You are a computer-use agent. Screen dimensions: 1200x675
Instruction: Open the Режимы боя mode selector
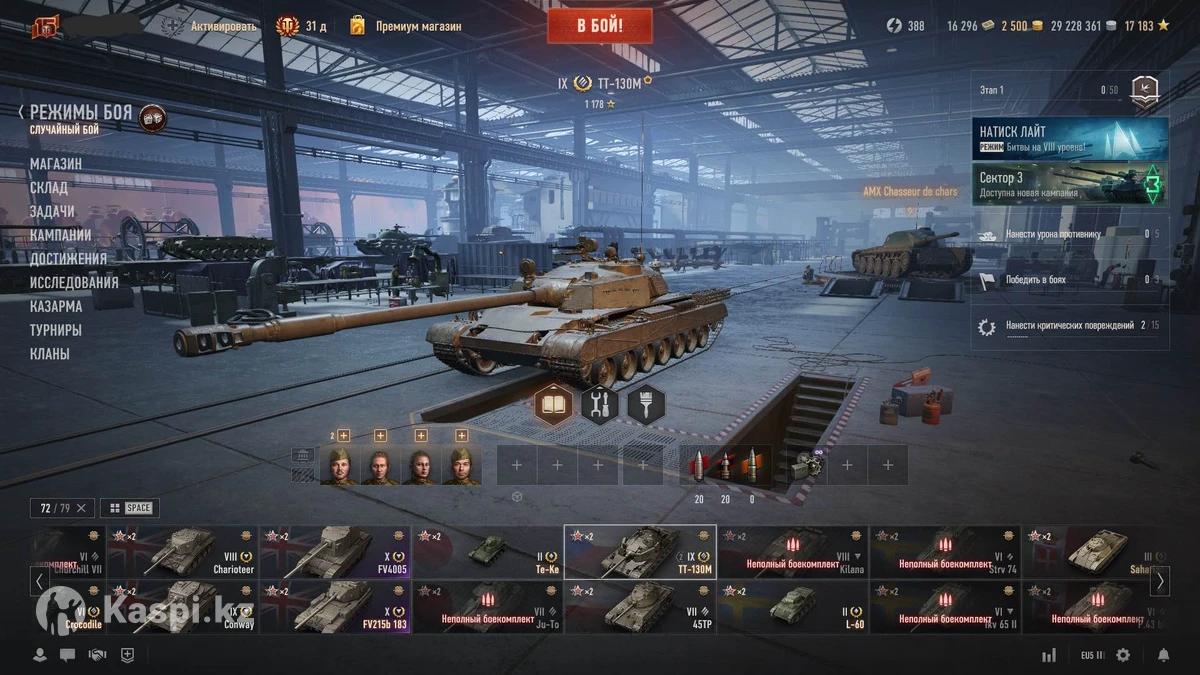click(x=80, y=113)
